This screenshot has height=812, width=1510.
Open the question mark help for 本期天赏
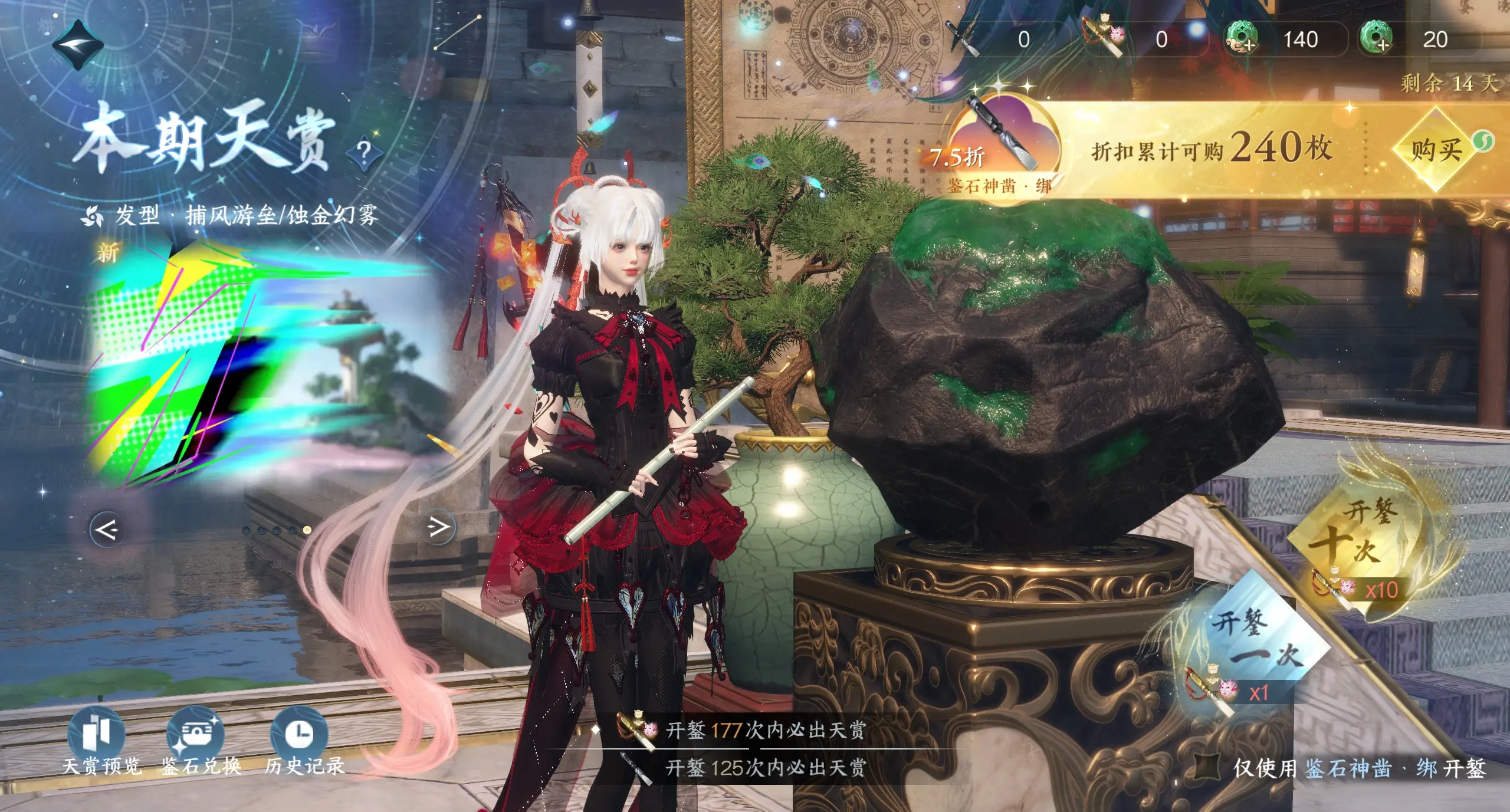(x=364, y=153)
